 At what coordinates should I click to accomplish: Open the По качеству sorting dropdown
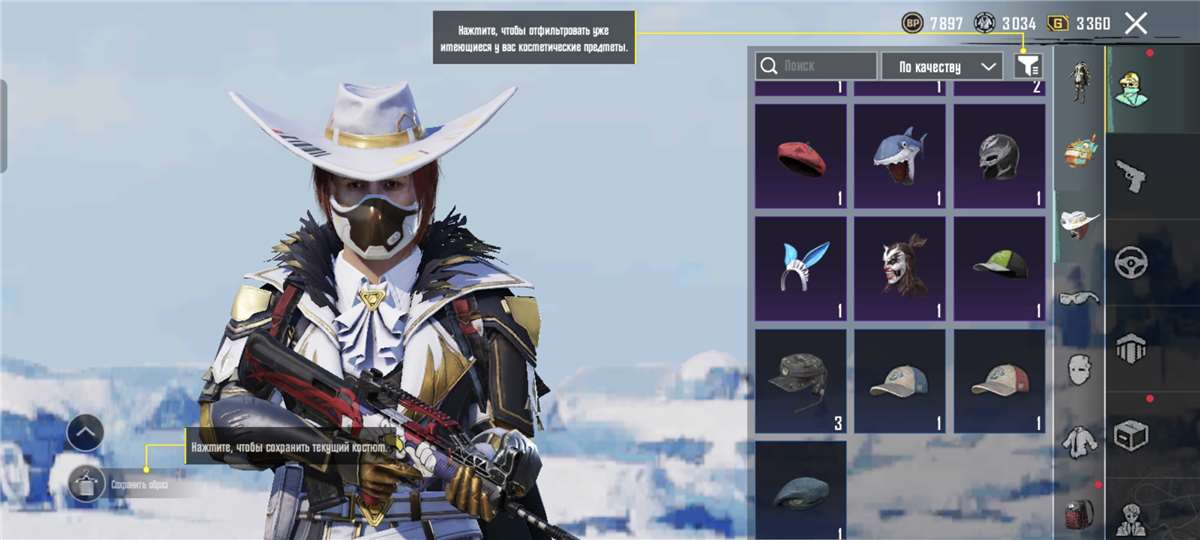[941, 66]
